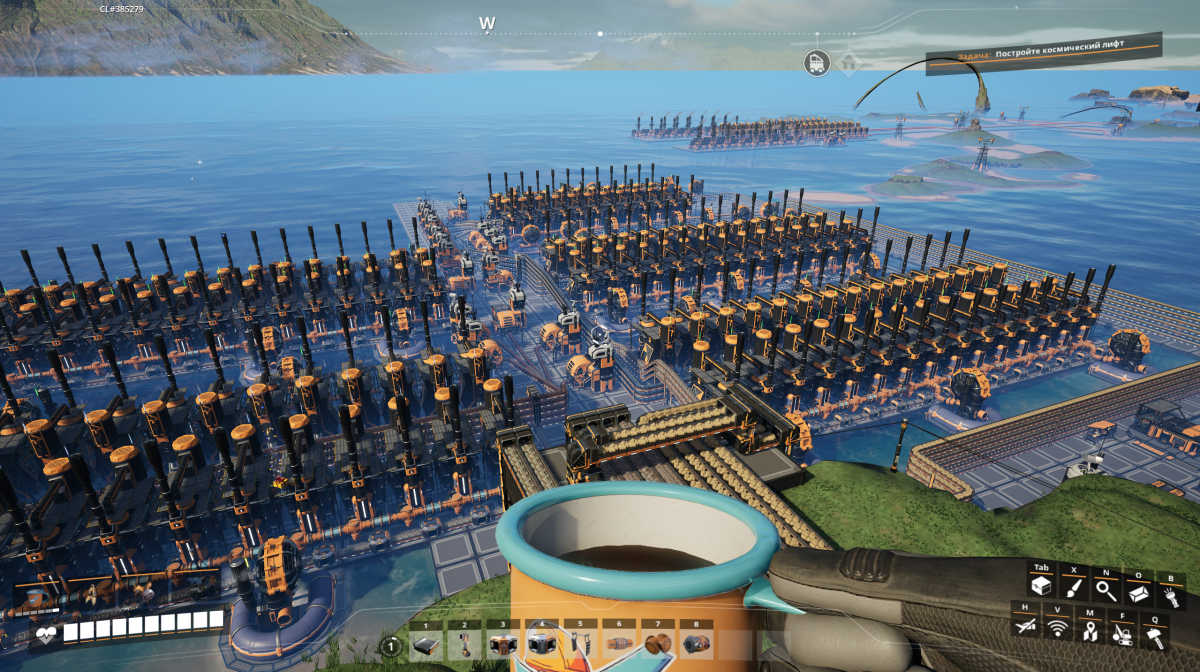1200x672 pixels.
Task: Pick the straight pipeline hotbar slot
Action: (x=617, y=645)
